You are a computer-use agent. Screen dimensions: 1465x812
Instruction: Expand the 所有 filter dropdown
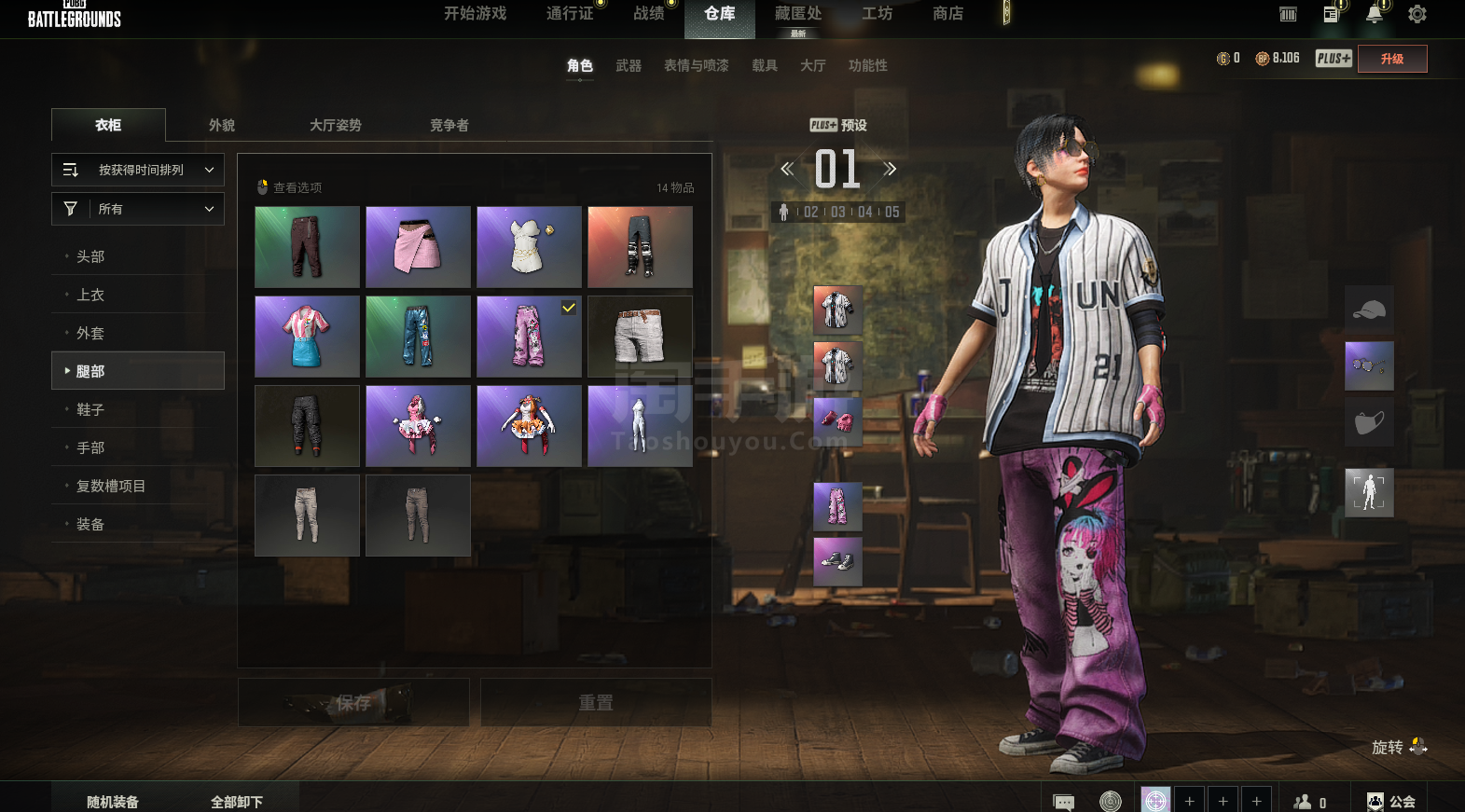click(138, 209)
